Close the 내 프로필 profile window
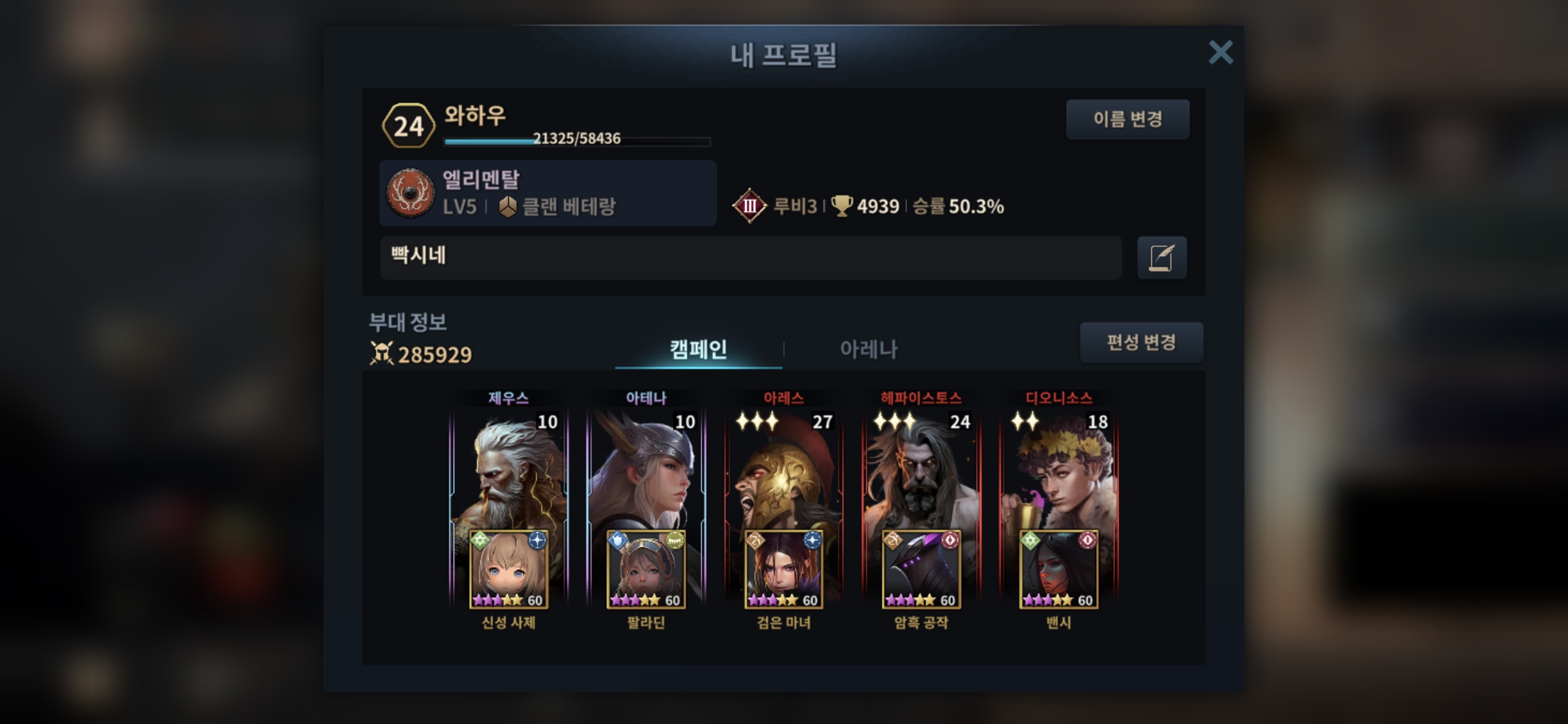1568x724 pixels. [1220, 52]
